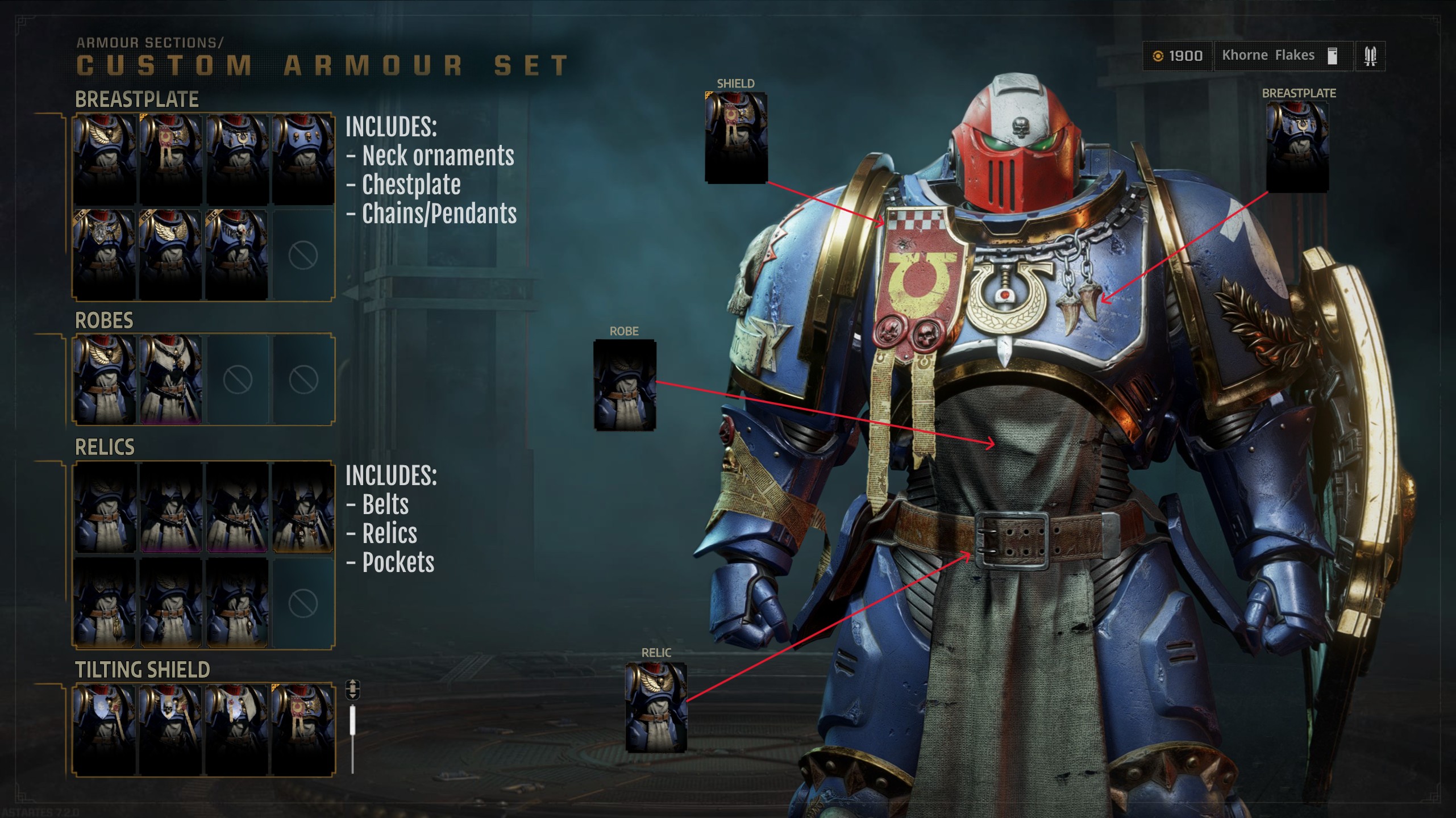Click the Khorne Flakes loadout name field
Image resolution: width=1456 pixels, height=818 pixels.
point(1270,55)
